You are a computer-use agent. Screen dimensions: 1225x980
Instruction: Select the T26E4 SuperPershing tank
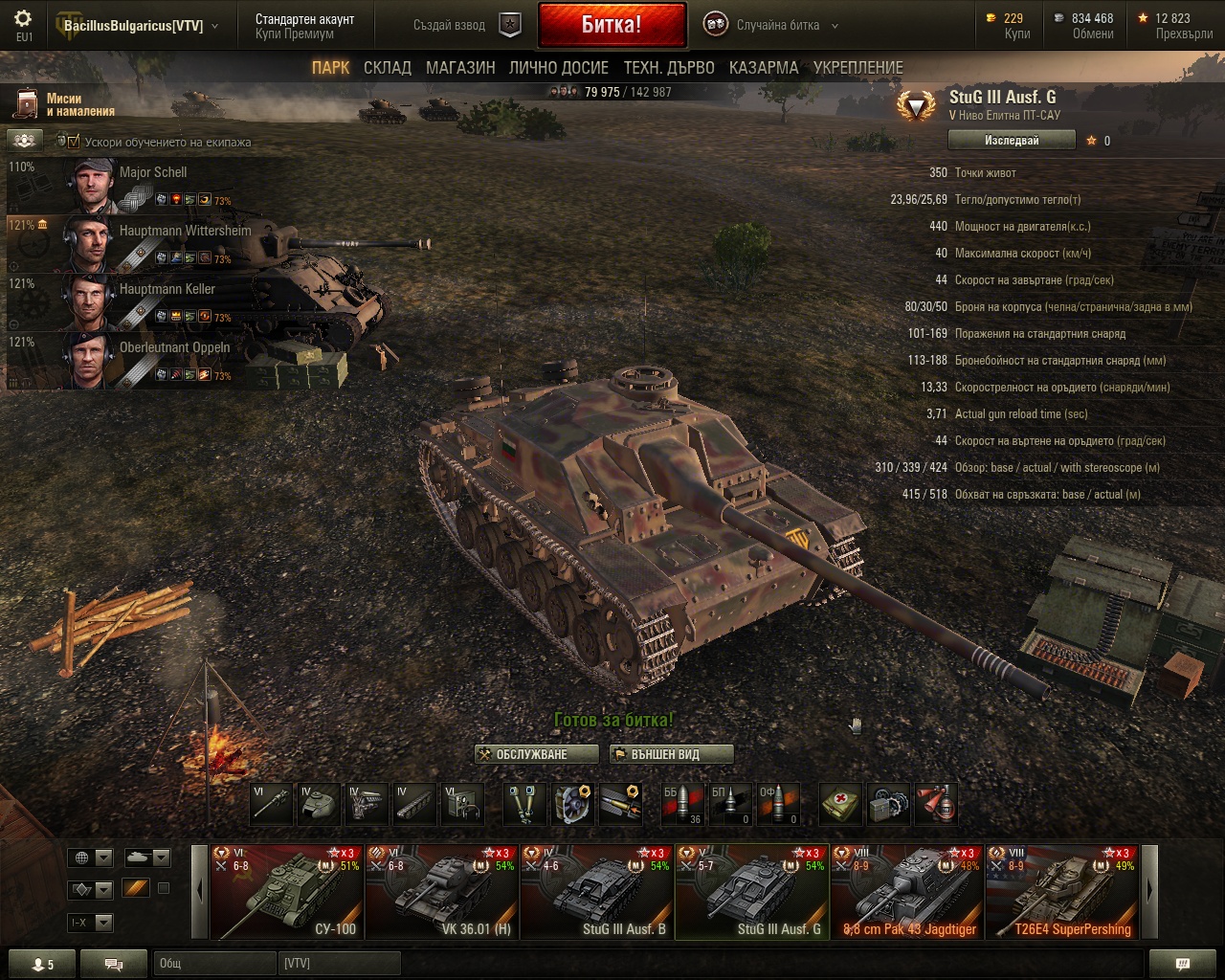click(x=1061, y=892)
